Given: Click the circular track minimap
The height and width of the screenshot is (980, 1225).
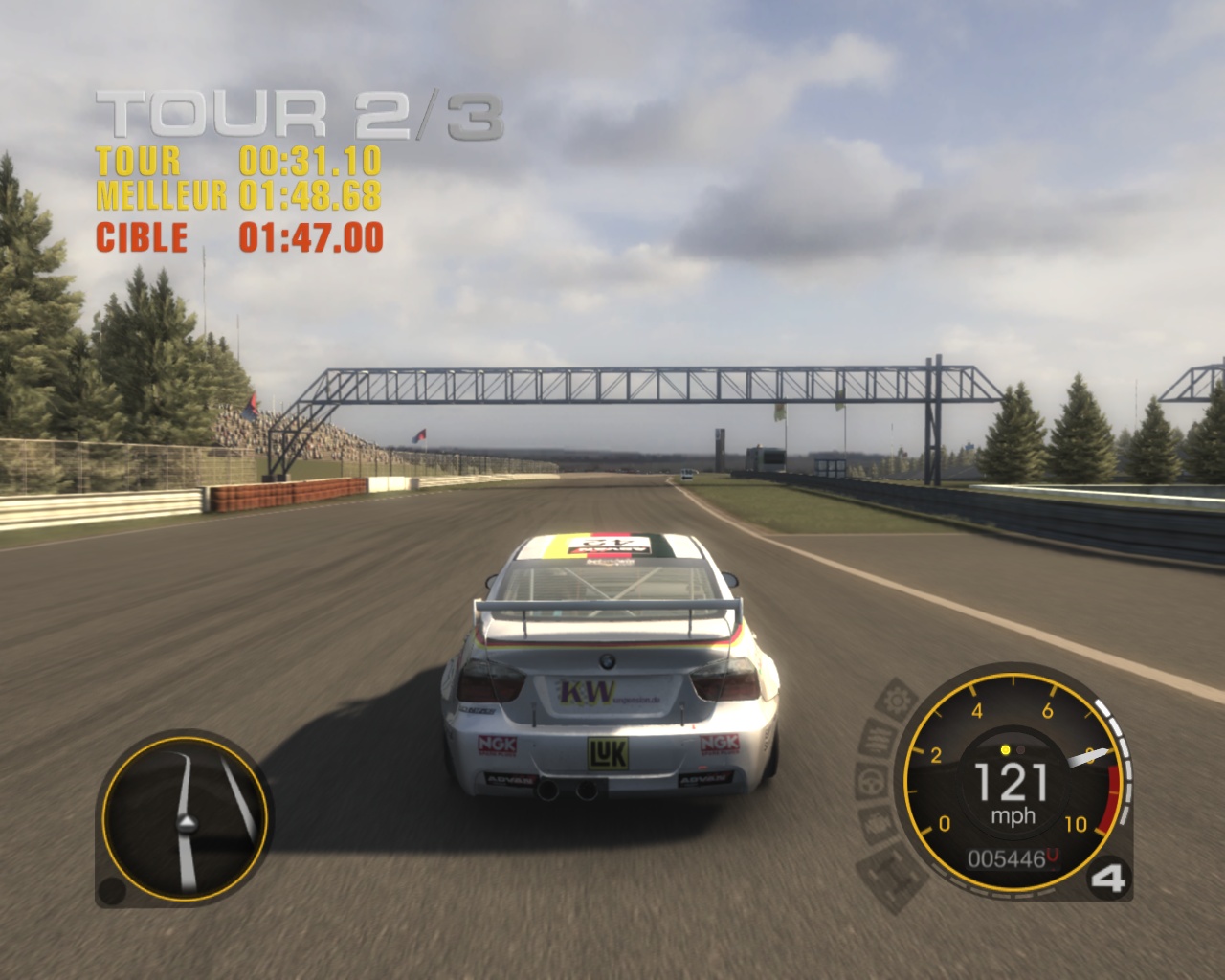Looking at the screenshot, I should (184, 820).
